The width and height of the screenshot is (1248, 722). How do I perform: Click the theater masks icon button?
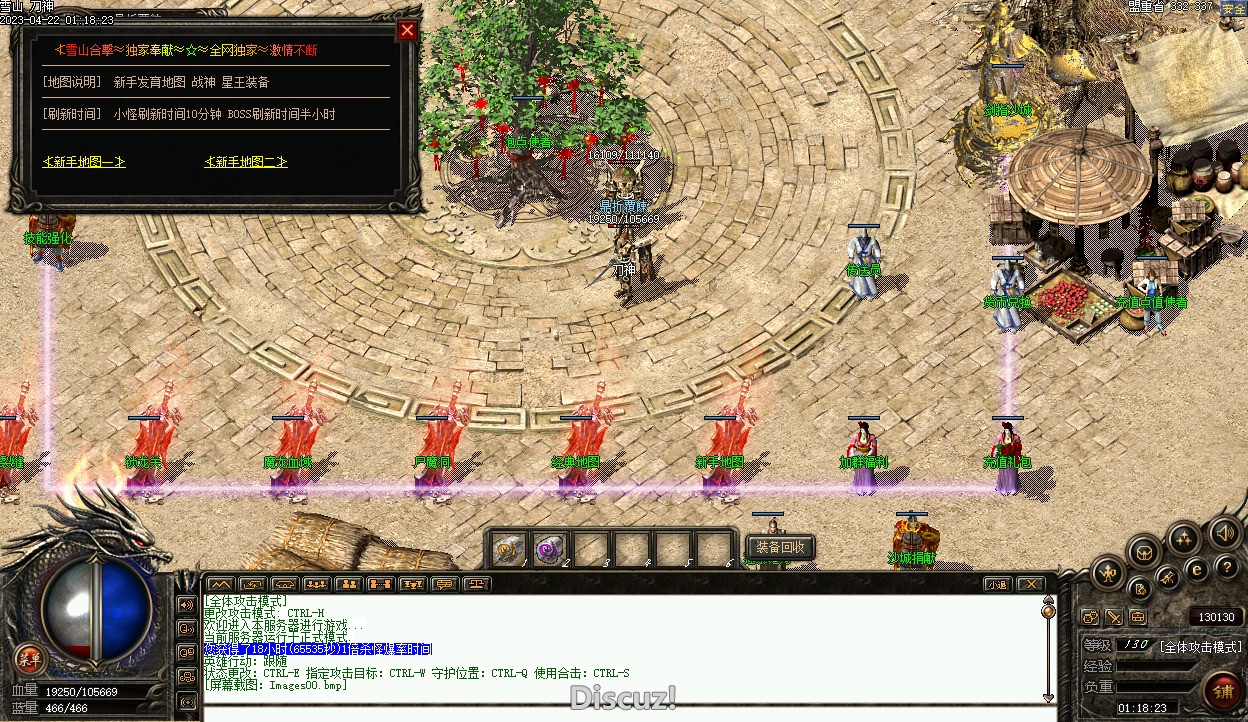[1090, 618]
